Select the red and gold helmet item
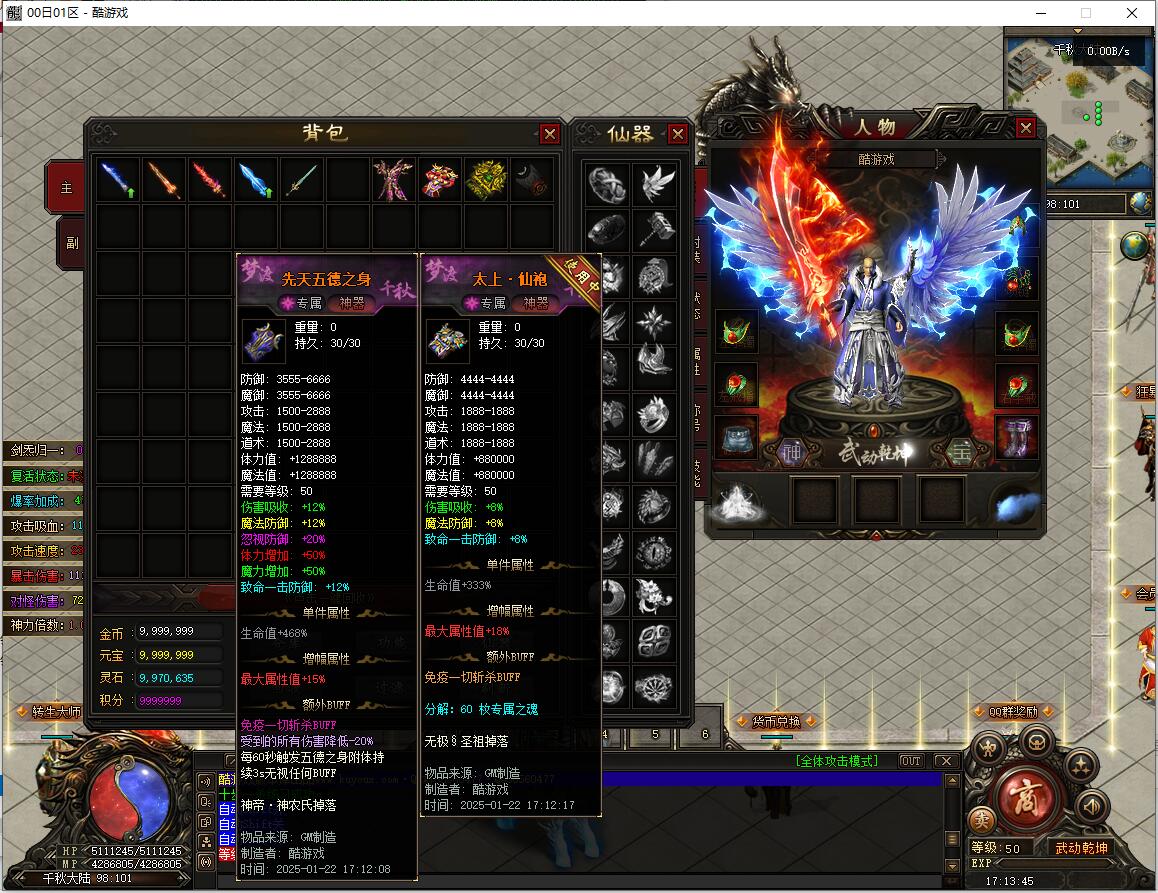This screenshot has height=893, width=1158. (439, 181)
